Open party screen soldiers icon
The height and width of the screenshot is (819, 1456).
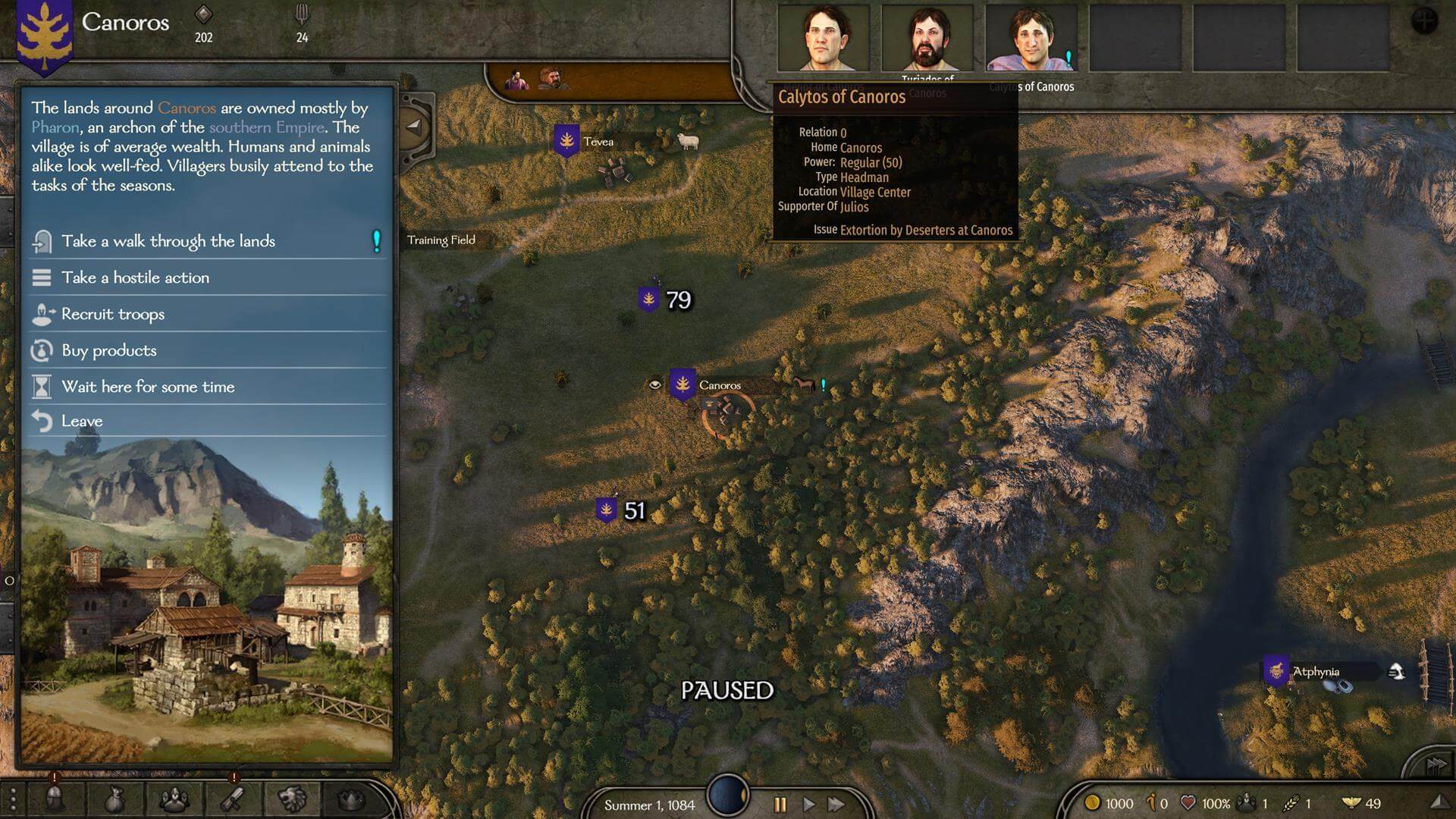(174, 799)
